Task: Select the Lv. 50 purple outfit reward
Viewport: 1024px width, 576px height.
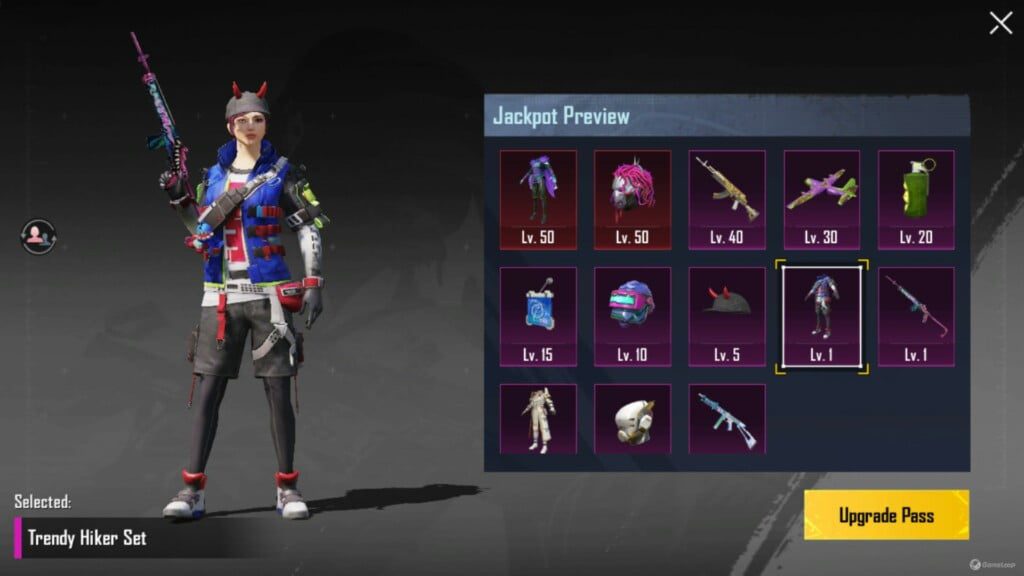Action: [538, 199]
